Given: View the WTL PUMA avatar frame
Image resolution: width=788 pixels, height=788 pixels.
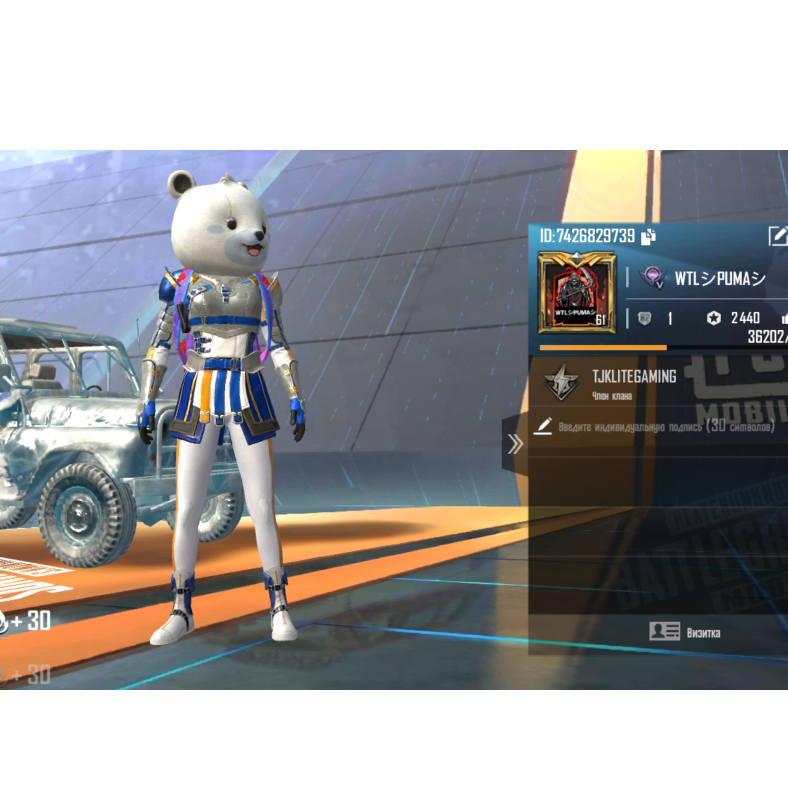Looking at the screenshot, I should coord(577,292).
